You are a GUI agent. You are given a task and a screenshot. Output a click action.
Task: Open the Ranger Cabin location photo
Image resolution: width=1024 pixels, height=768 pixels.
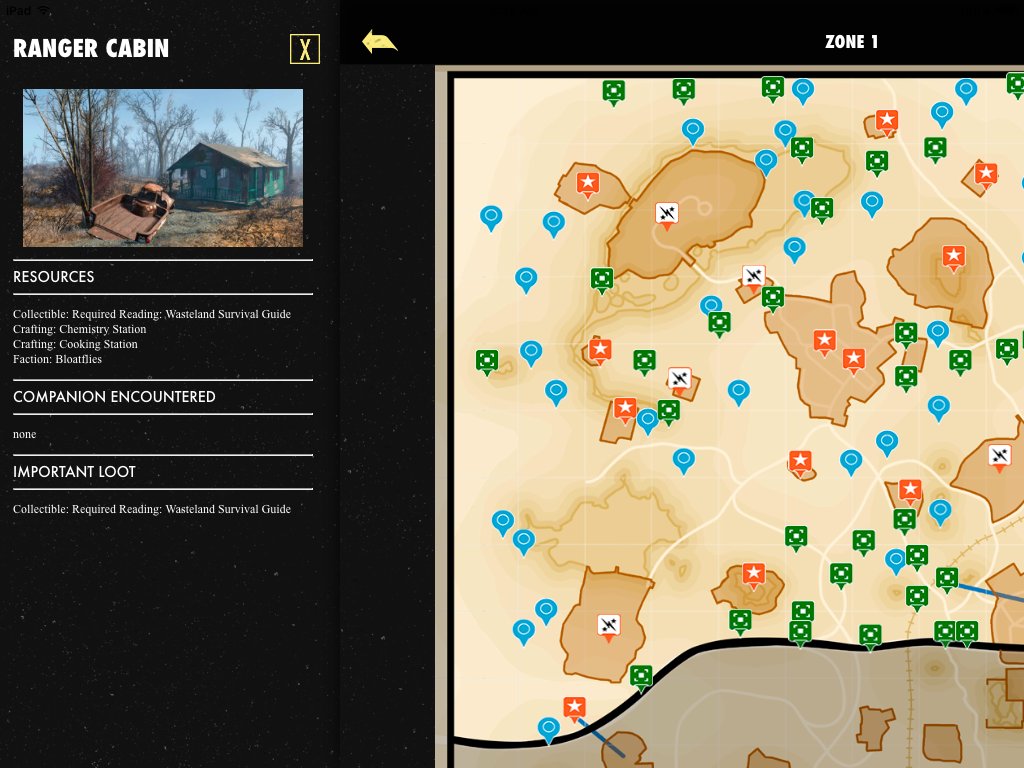click(x=163, y=168)
